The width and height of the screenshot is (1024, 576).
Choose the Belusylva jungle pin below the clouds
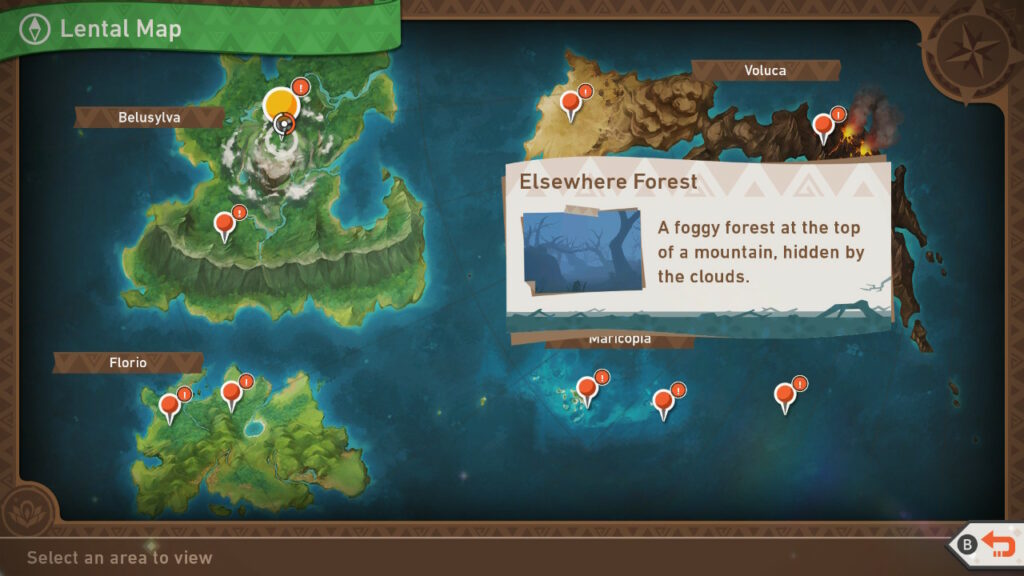(x=225, y=225)
